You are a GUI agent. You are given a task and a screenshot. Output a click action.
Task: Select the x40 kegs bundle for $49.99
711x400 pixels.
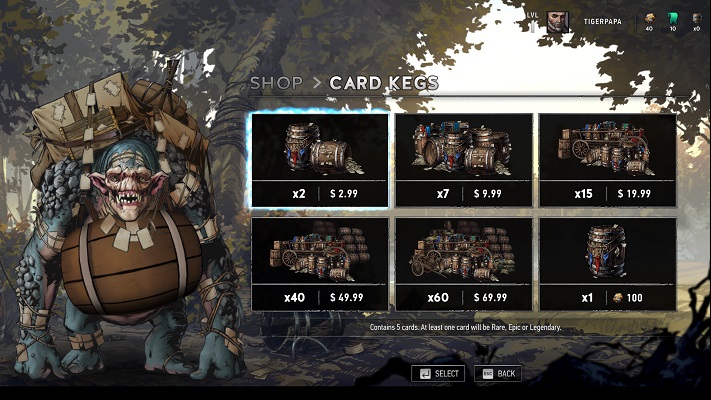pos(320,265)
